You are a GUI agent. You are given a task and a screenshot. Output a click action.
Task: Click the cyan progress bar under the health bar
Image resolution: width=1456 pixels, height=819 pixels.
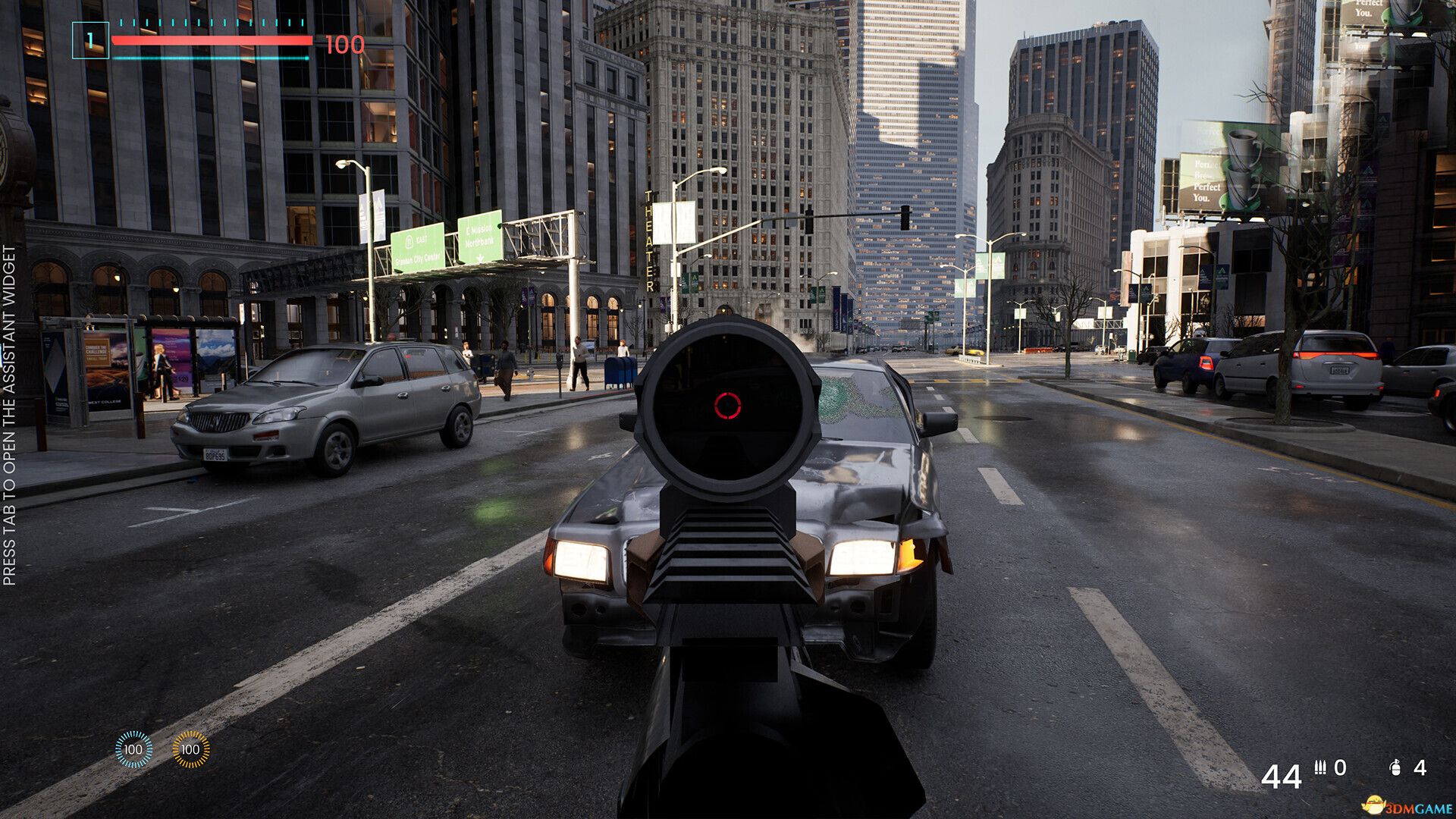pos(209,59)
